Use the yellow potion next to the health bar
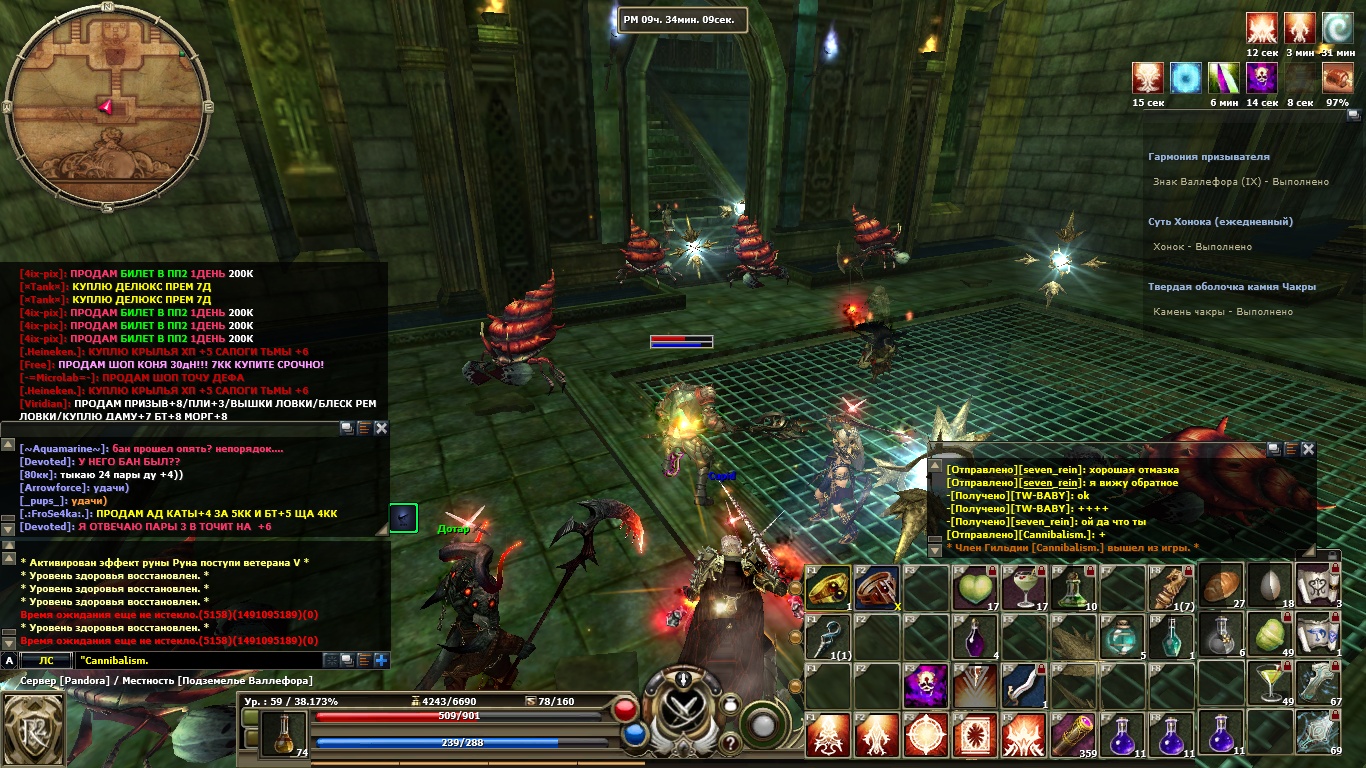The width and height of the screenshot is (1366, 768). tap(284, 734)
